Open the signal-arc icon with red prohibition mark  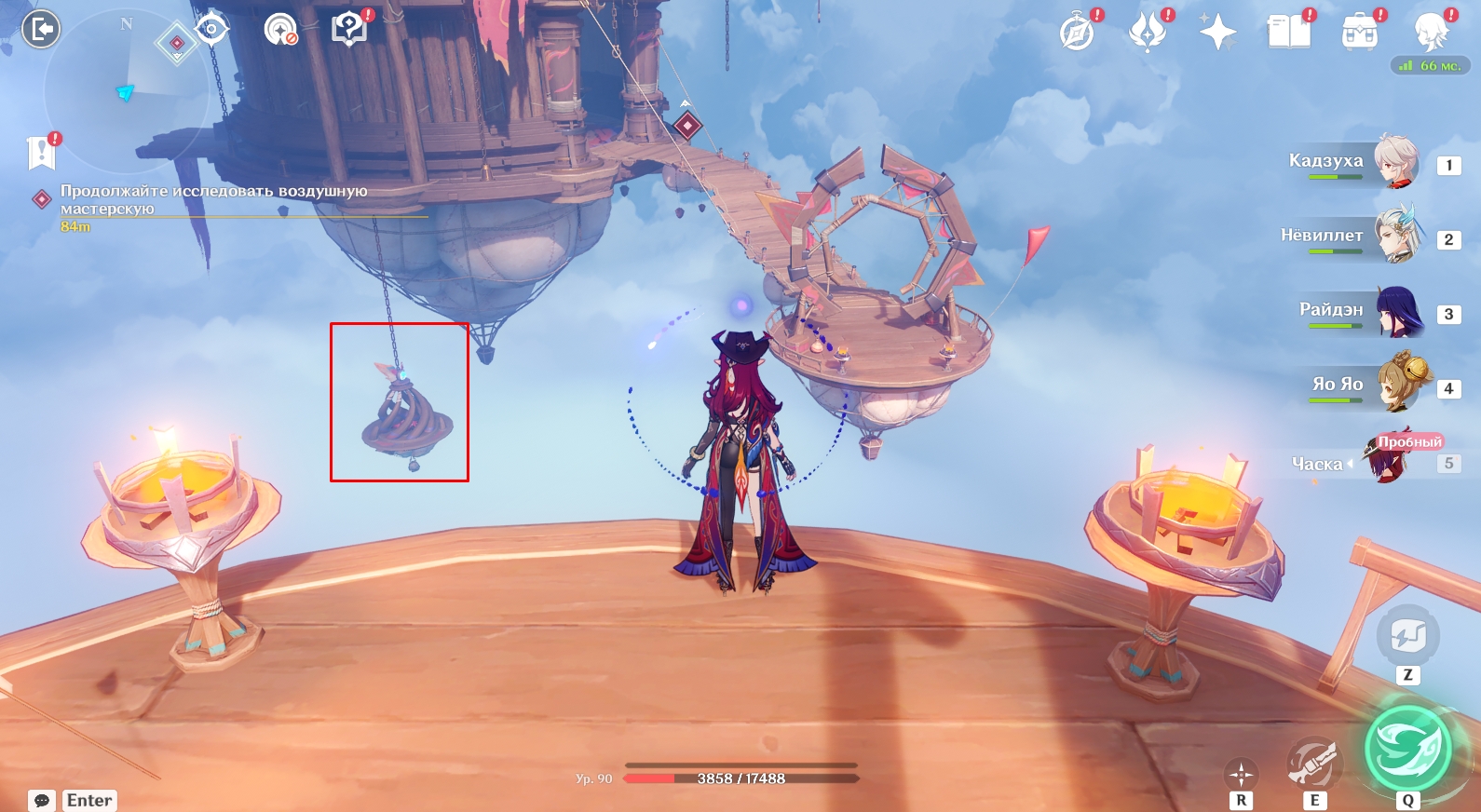pos(279,30)
